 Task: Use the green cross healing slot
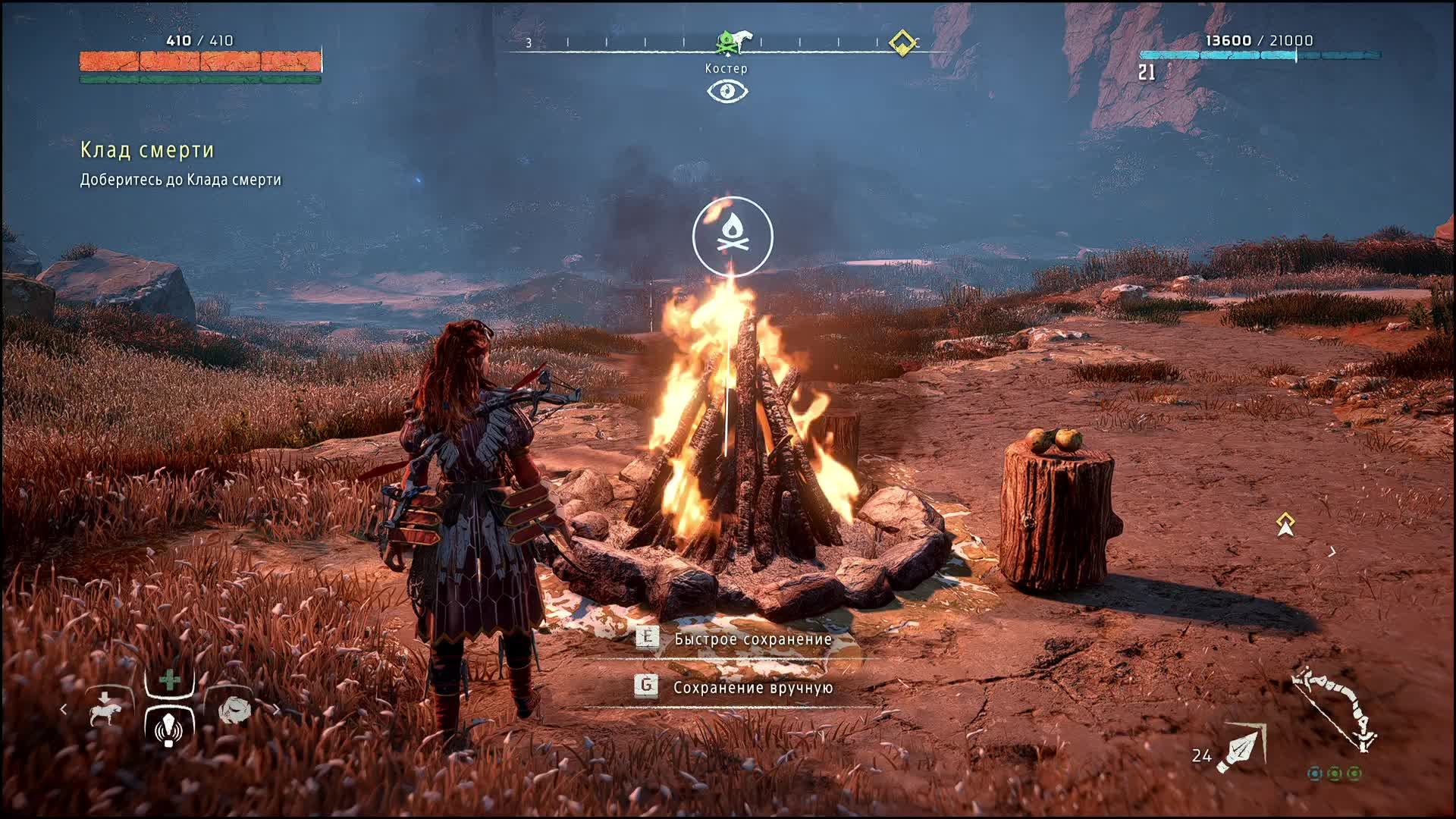pos(171,679)
